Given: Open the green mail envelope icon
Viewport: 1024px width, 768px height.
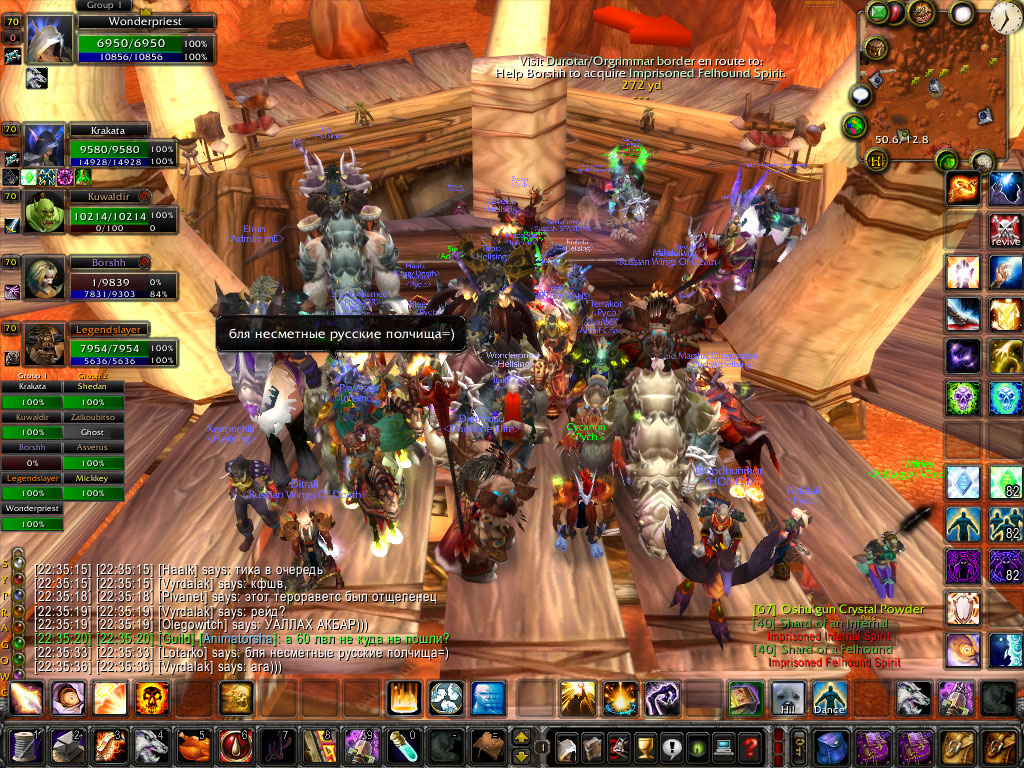Looking at the screenshot, I should [879, 13].
